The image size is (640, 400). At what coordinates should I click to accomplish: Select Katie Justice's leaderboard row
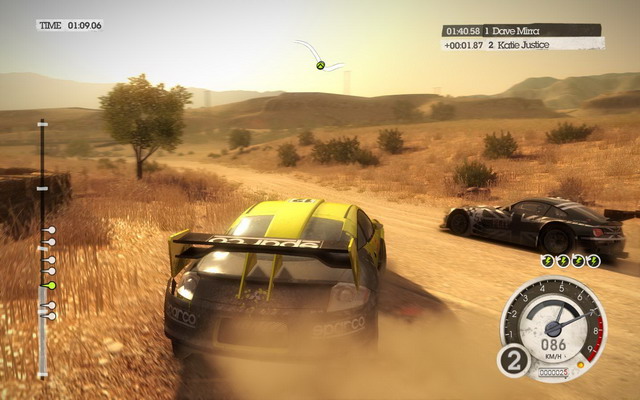(x=523, y=44)
